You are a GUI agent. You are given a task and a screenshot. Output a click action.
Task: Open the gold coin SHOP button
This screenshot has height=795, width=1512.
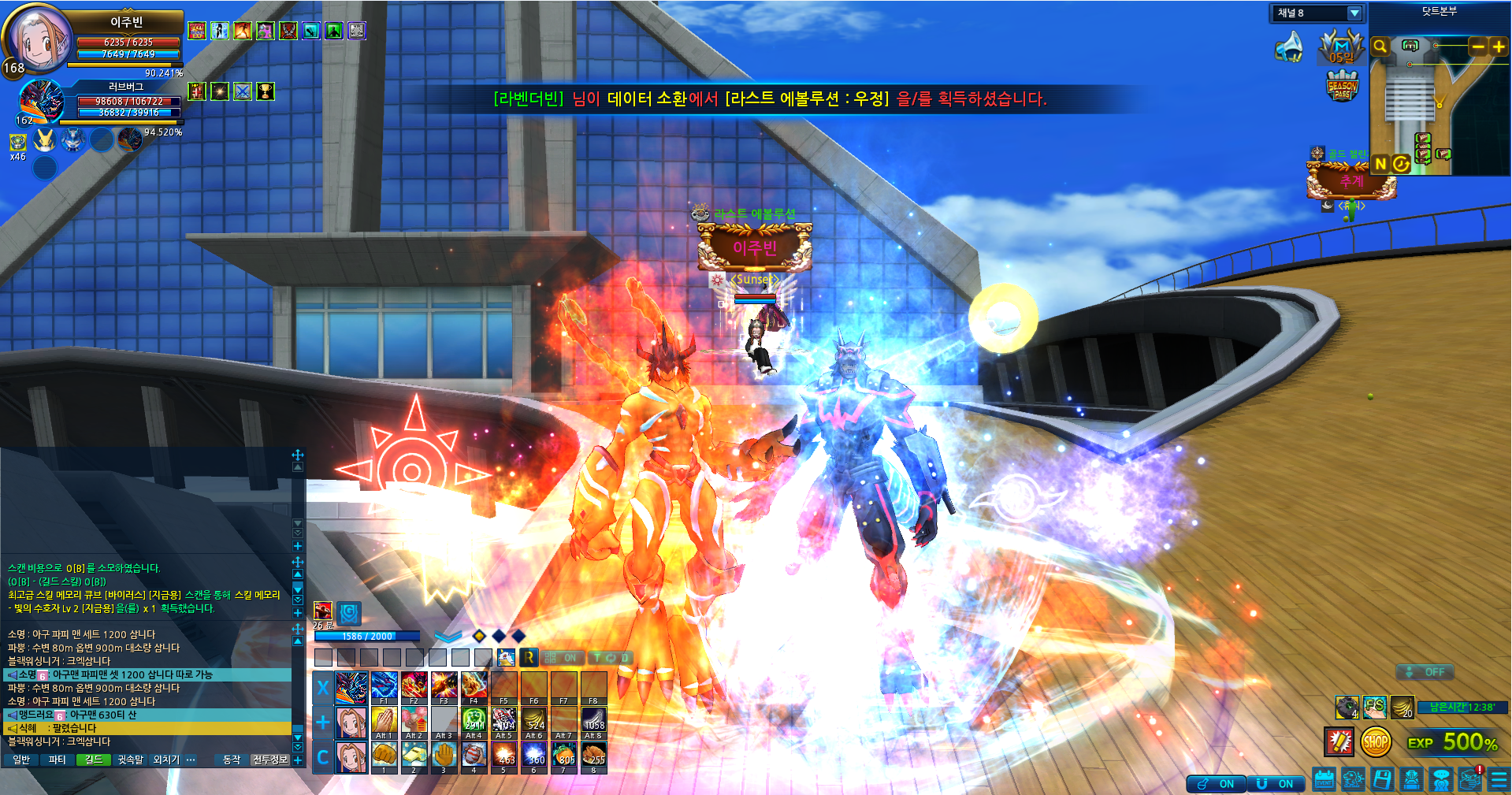[1376, 741]
